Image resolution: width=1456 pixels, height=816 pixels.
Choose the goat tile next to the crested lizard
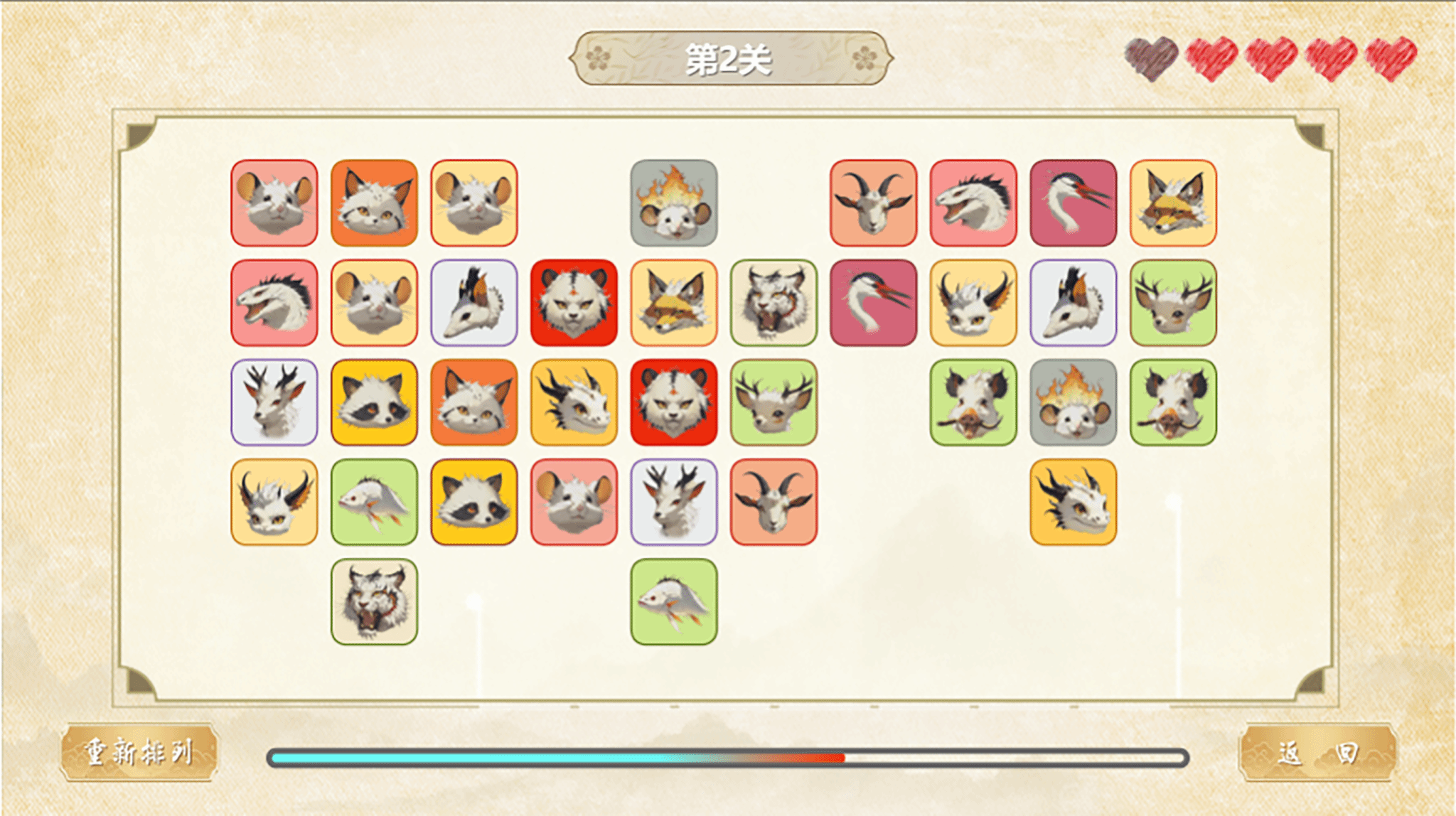[x=873, y=203]
